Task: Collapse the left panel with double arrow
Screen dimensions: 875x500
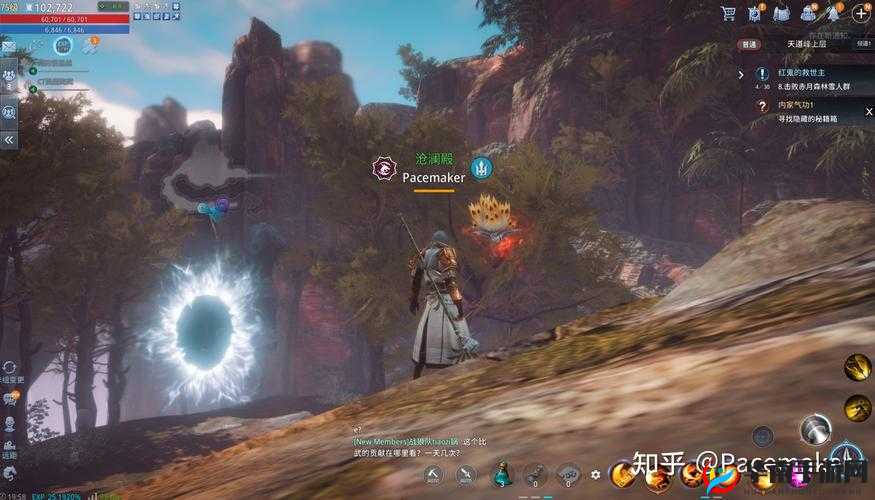Action: click(9, 140)
